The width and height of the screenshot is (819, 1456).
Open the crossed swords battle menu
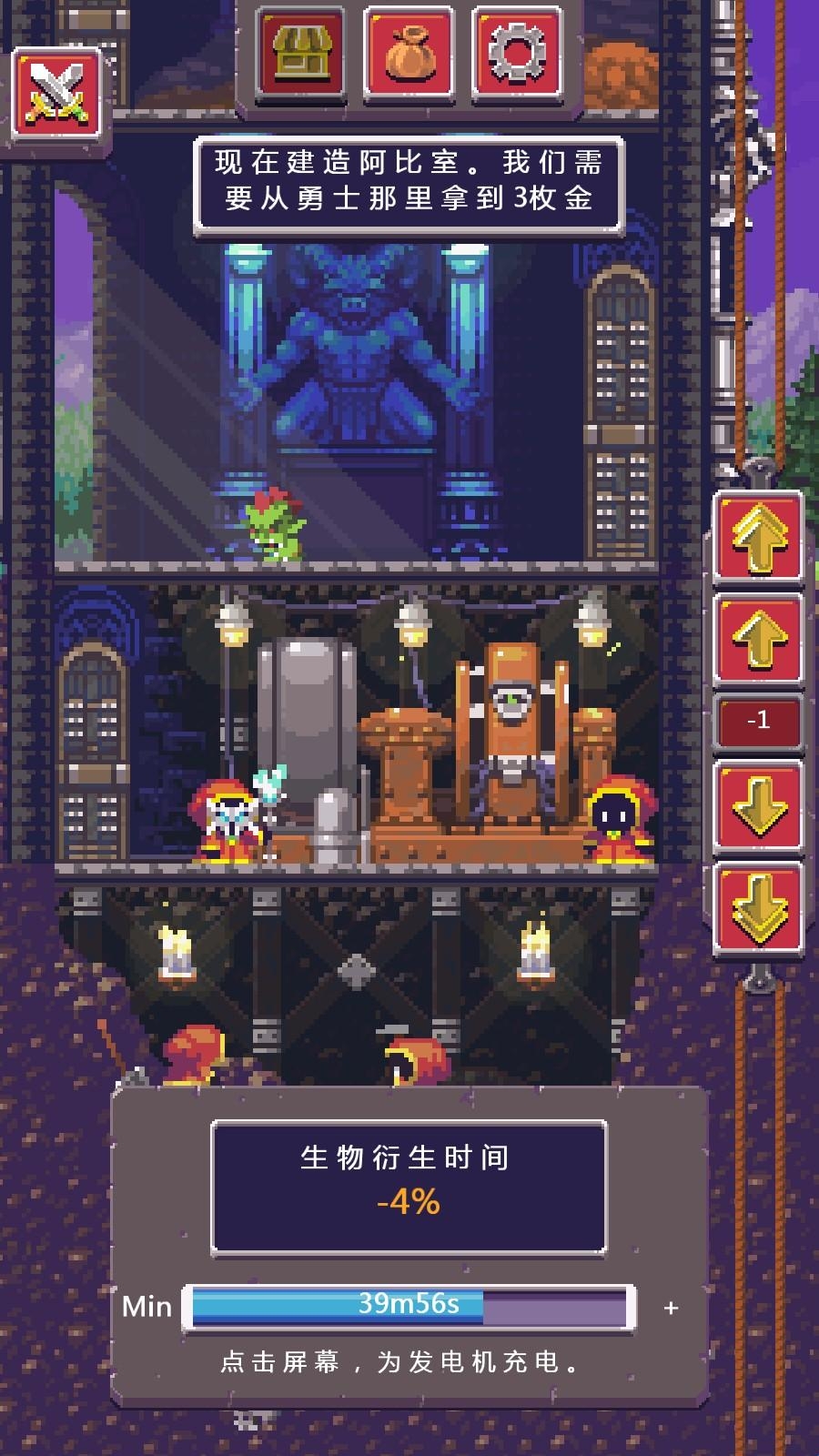pyautogui.click(x=56, y=95)
